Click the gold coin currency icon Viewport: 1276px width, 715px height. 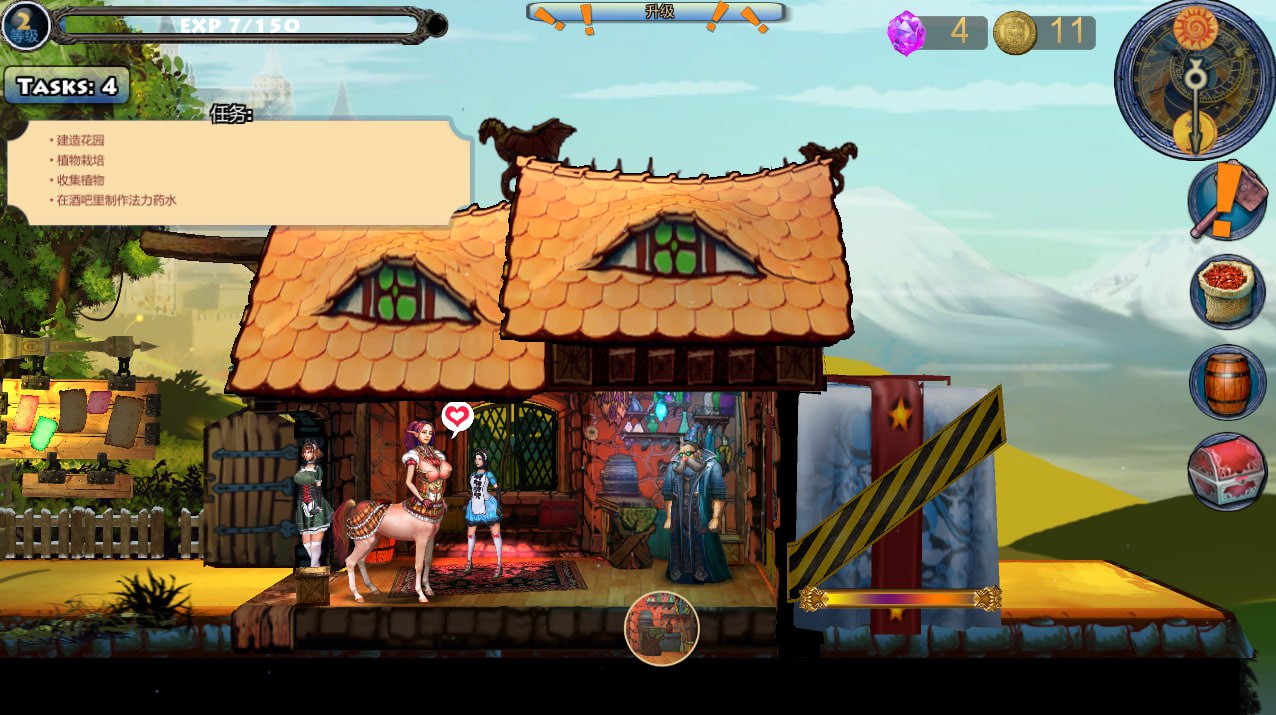1014,33
